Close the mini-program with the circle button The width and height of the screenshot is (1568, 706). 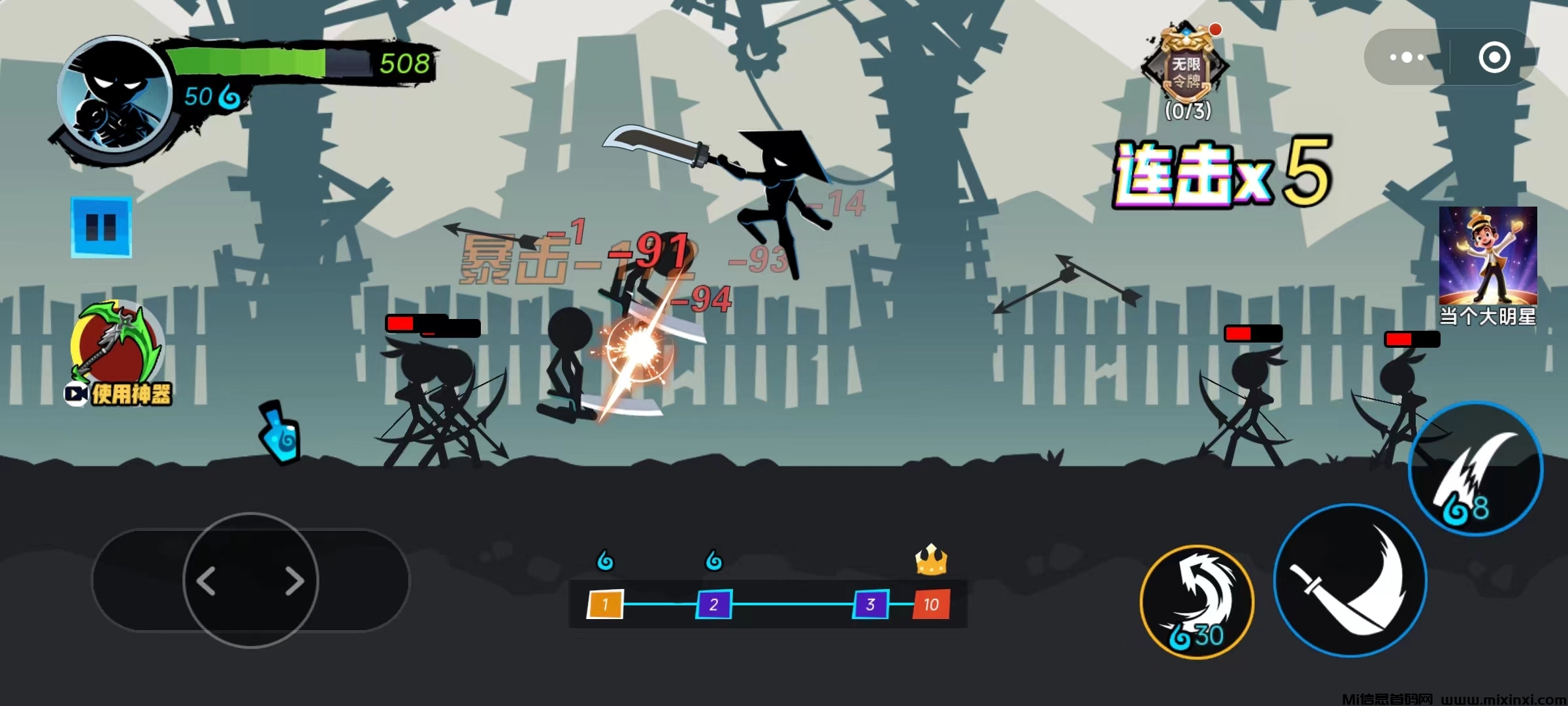tap(1494, 58)
